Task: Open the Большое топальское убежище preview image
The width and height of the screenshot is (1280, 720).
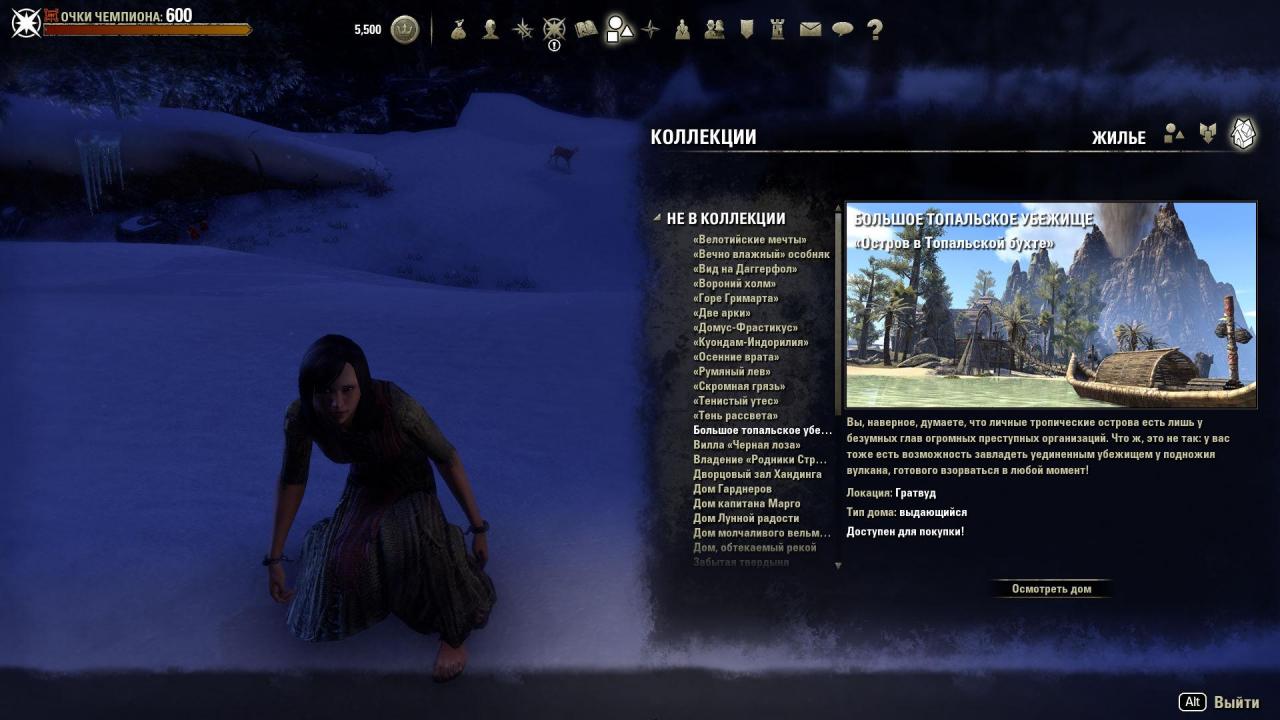Action: (x=1051, y=305)
